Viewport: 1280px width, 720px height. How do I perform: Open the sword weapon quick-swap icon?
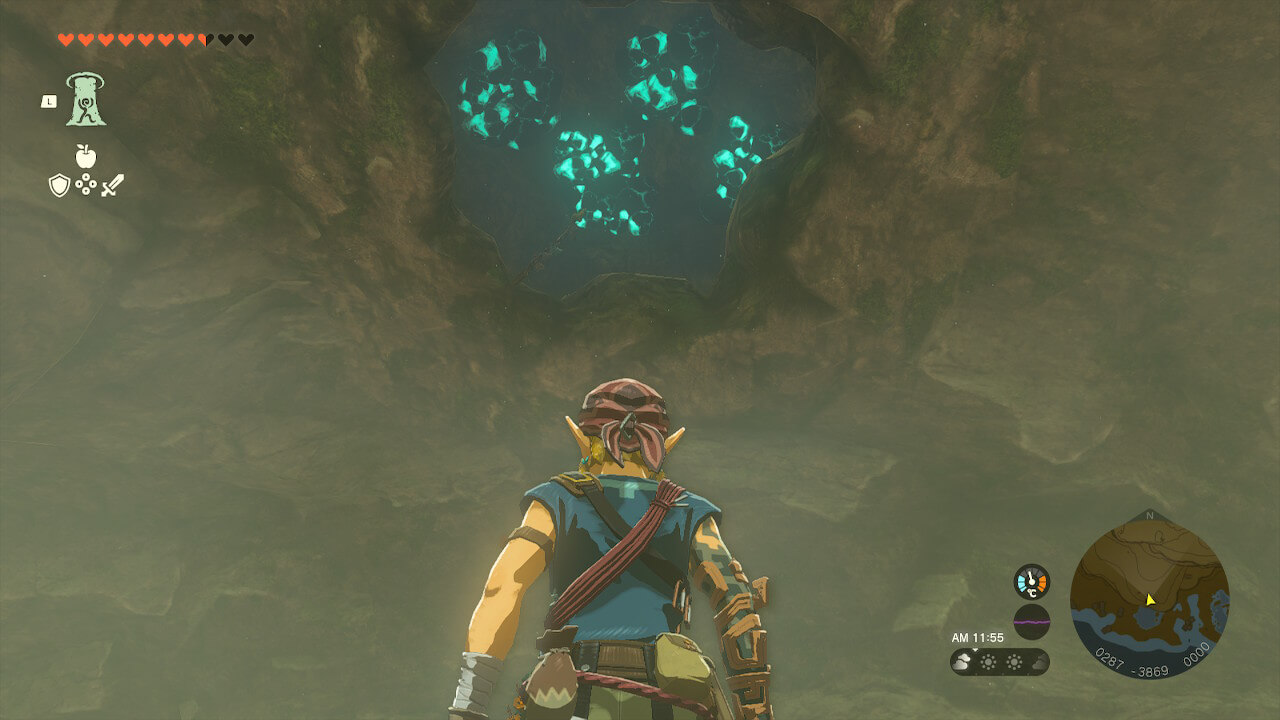point(112,185)
